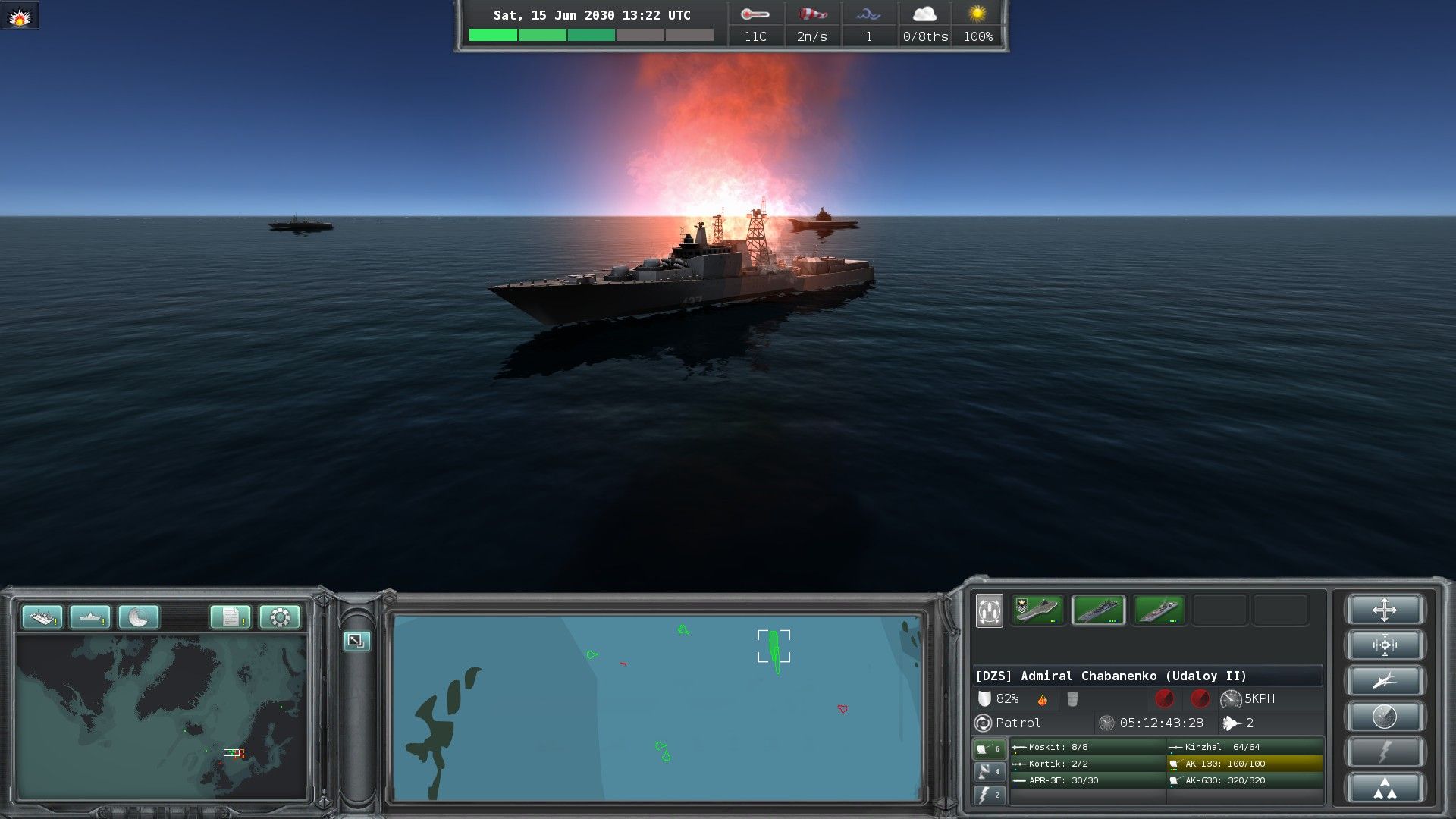
Task: Open the triangle formation command
Action: tap(1384, 789)
